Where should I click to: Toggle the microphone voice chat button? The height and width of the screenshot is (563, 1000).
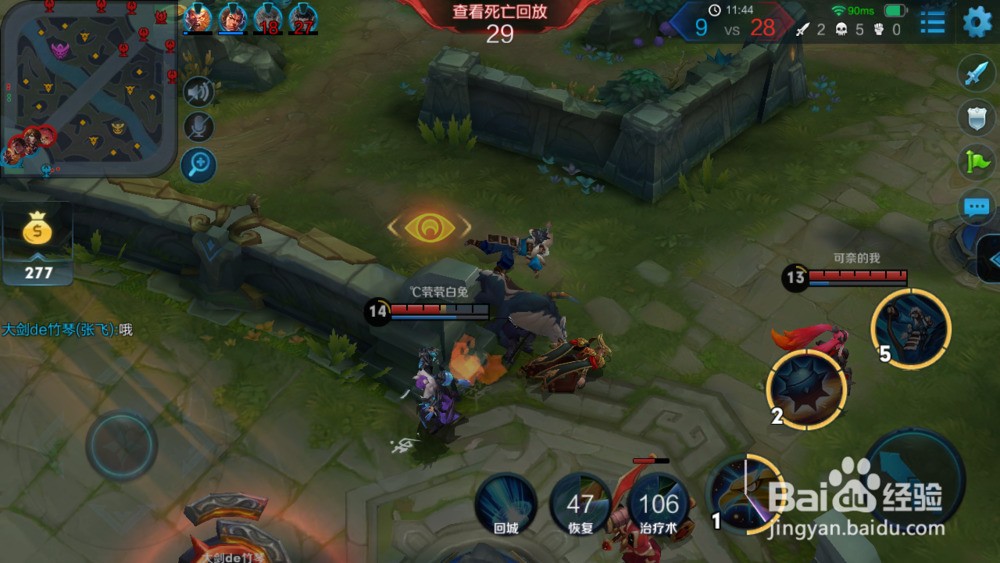click(x=199, y=127)
